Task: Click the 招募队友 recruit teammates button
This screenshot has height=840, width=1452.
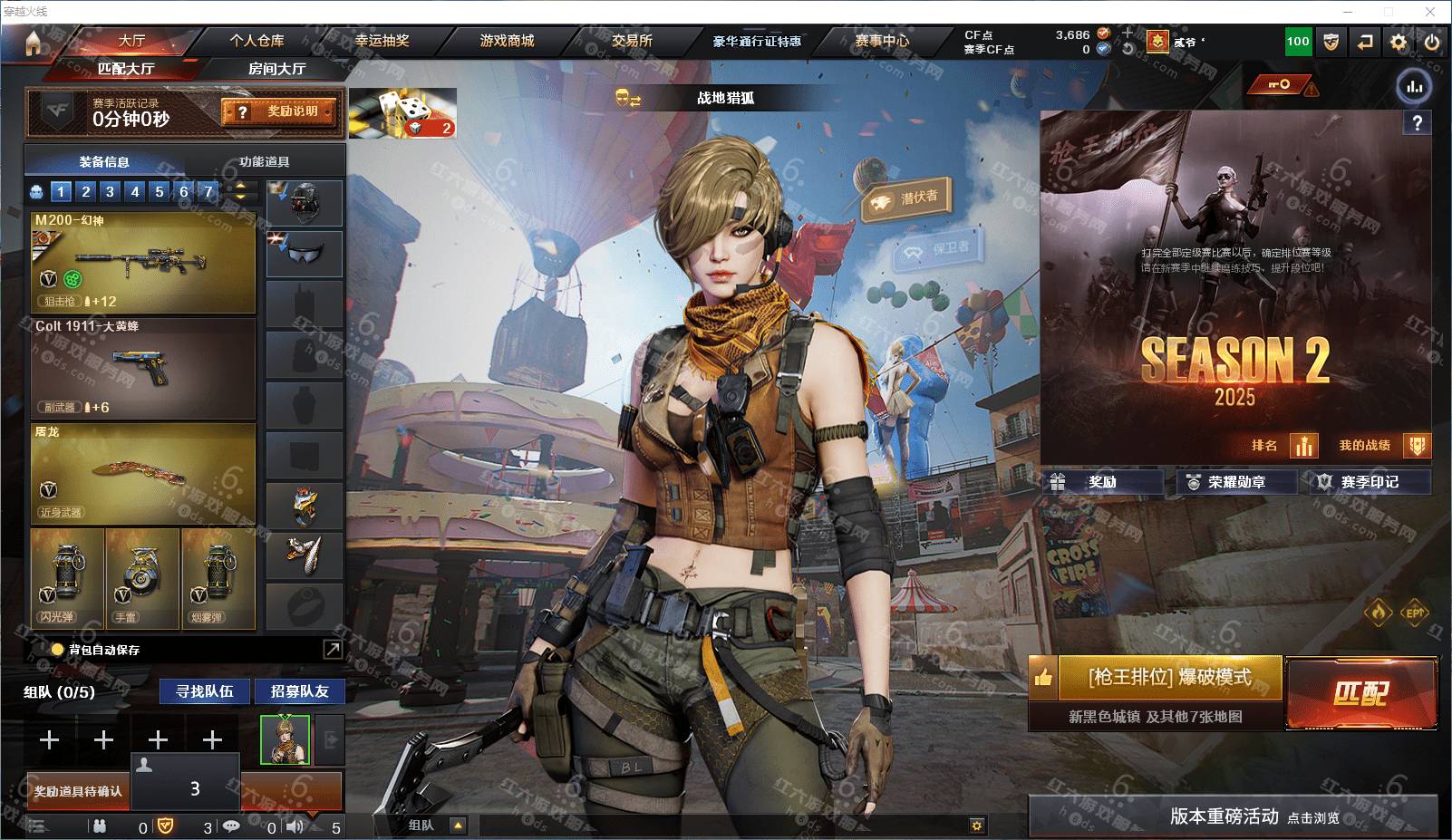Action: tap(300, 691)
